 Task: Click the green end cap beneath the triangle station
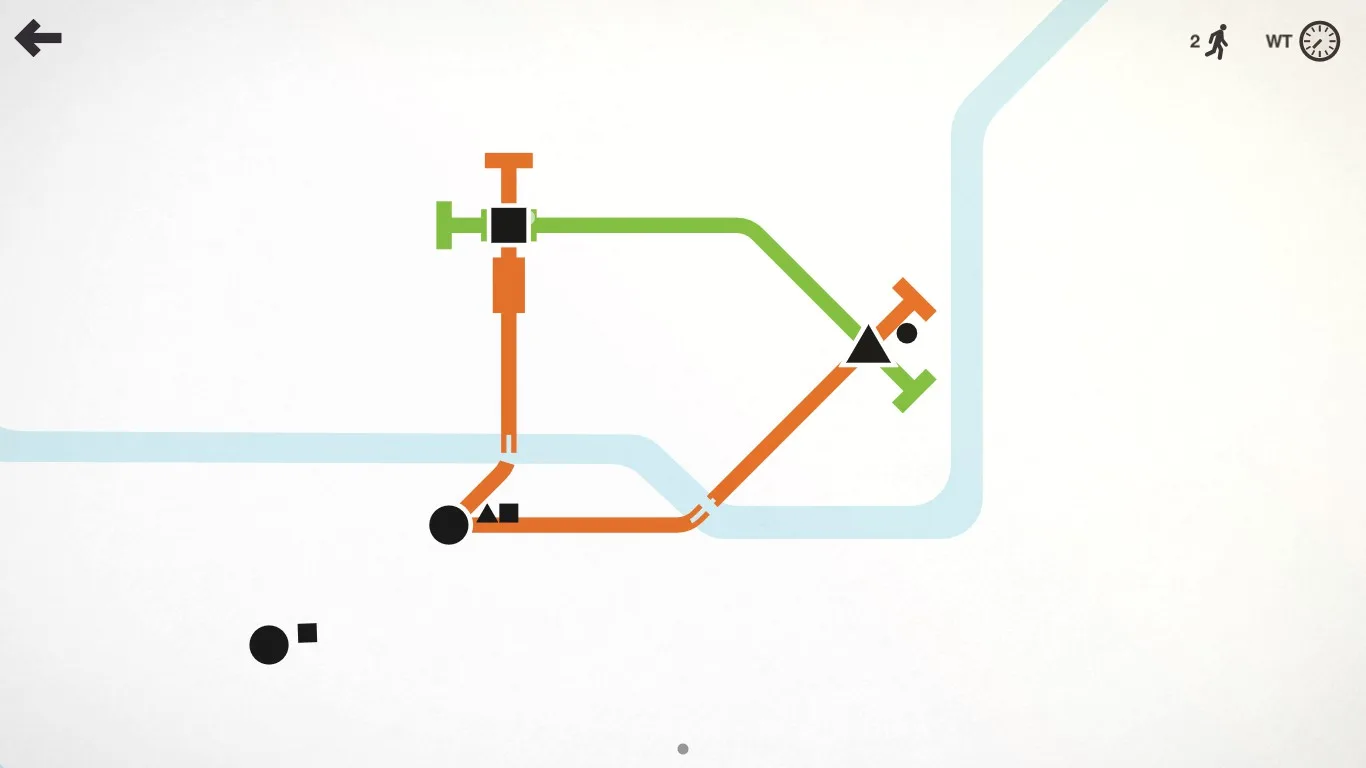pos(913,385)
